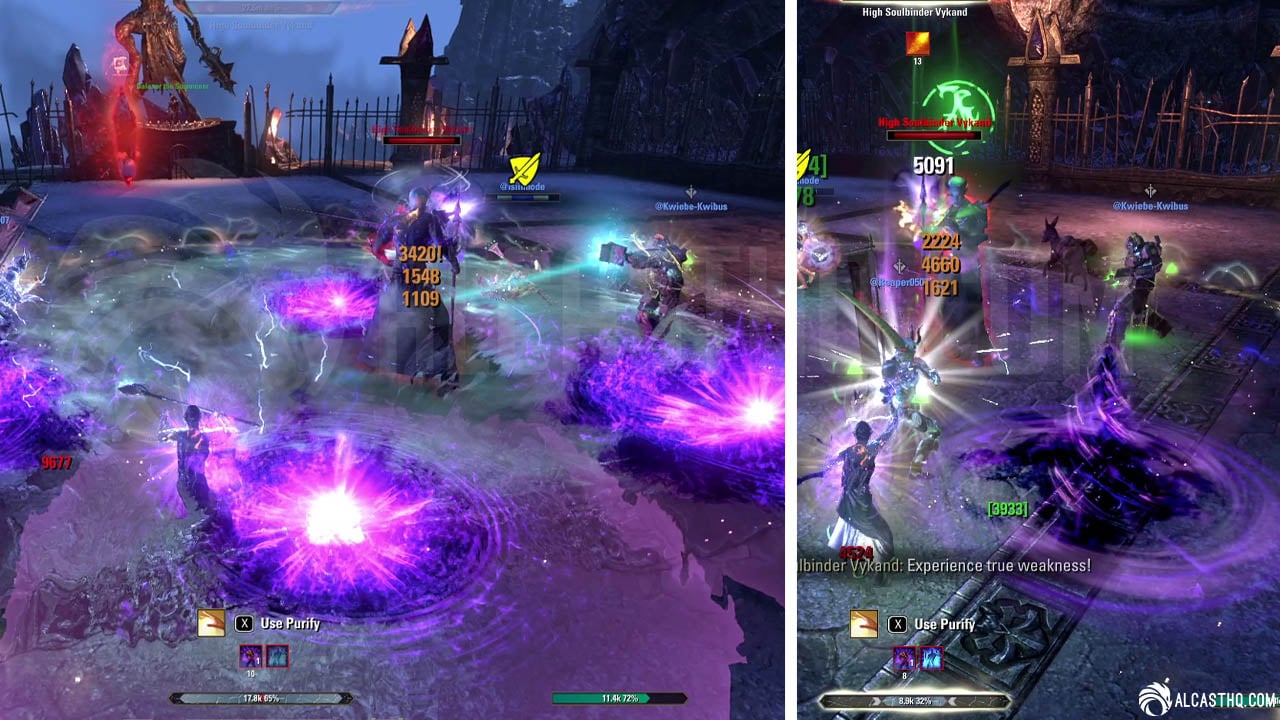Screen dimensions: 1280x720
Task: Select the purple debuff icon with the 10 timer
Action: click(250, 656)
